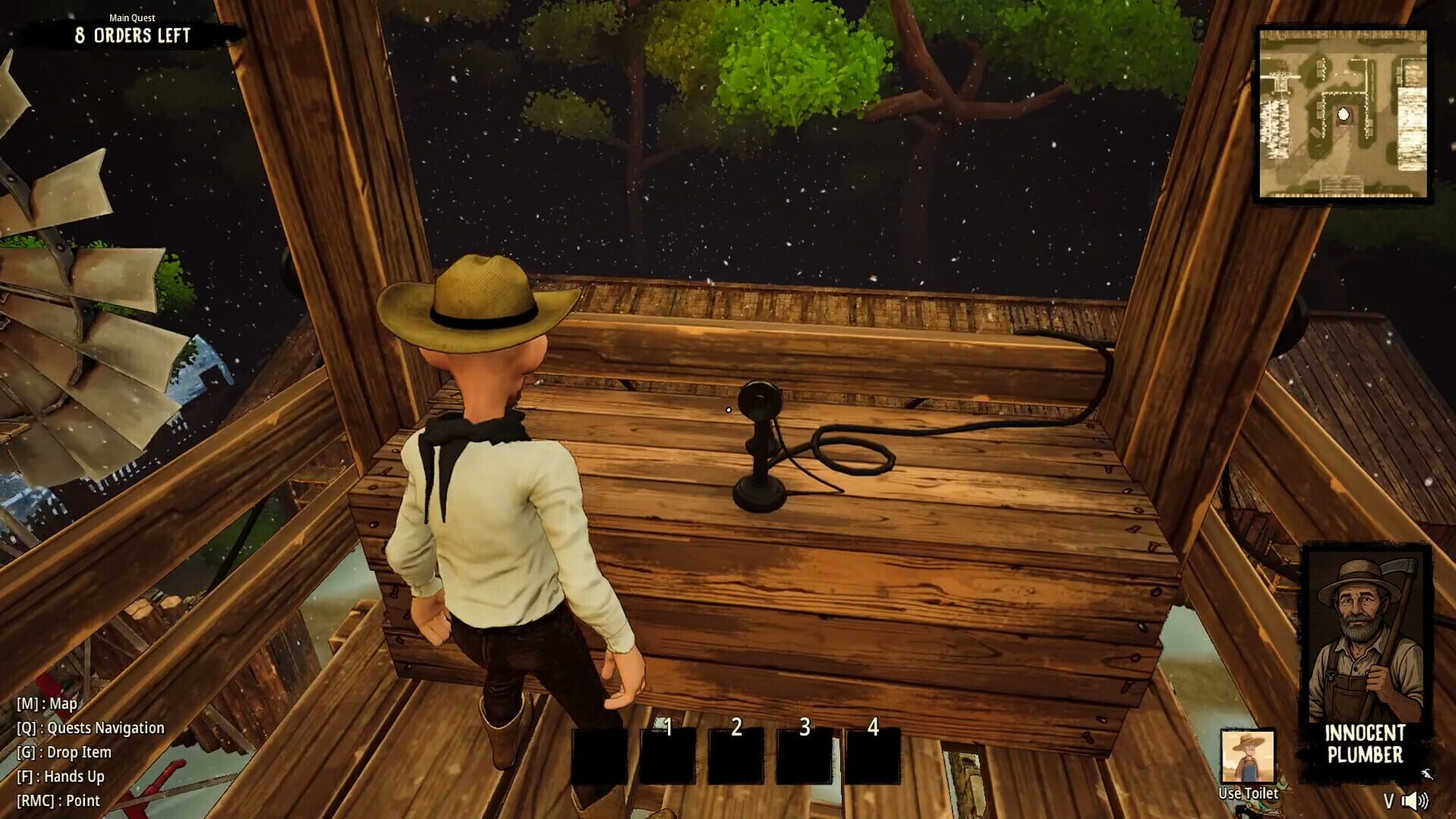Click the player marker on the minimap
Screen dimensions: 1456x819
(x=1342, y=115)
